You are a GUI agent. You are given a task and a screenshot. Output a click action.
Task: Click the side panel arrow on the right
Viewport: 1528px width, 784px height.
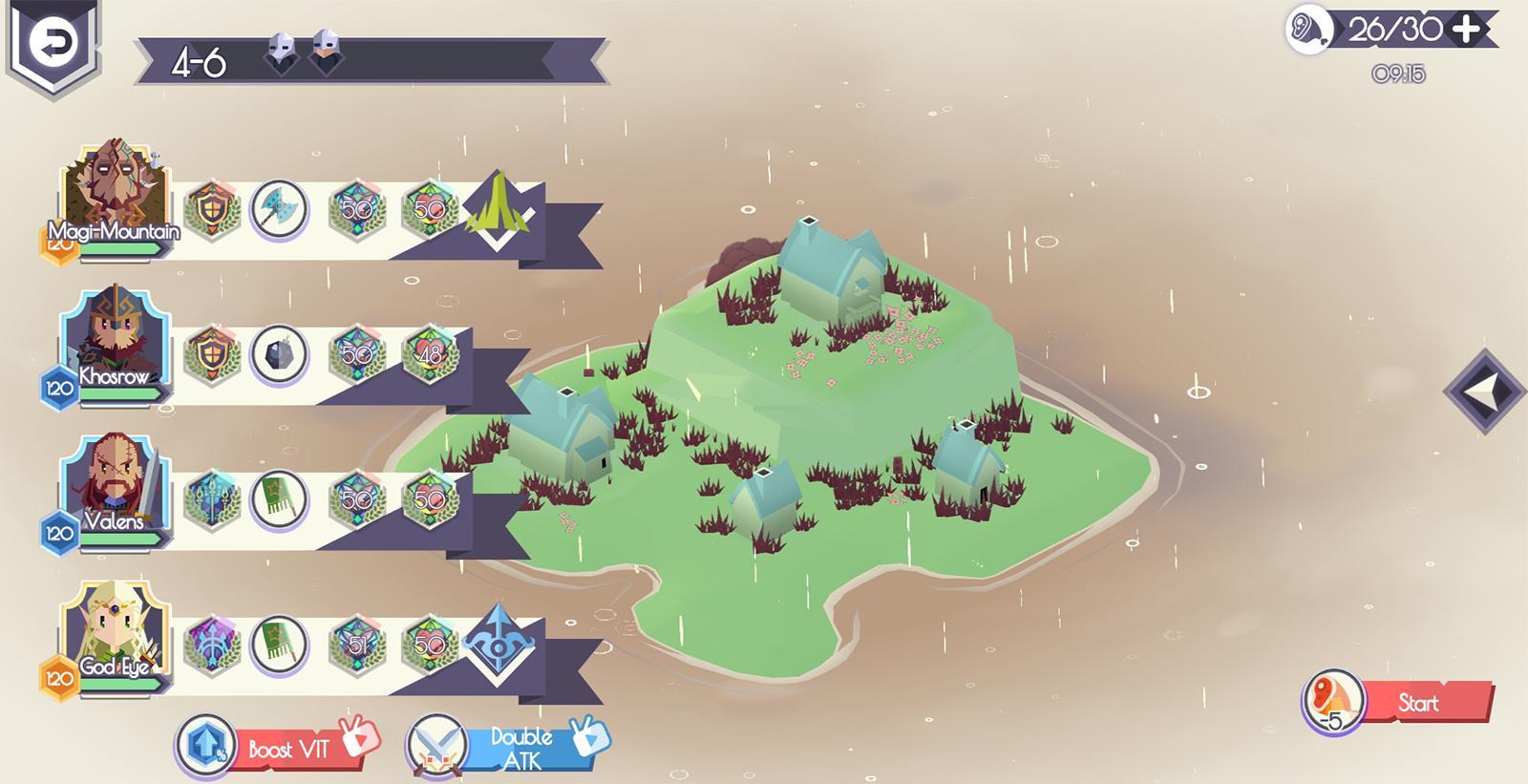point(1485,391)
